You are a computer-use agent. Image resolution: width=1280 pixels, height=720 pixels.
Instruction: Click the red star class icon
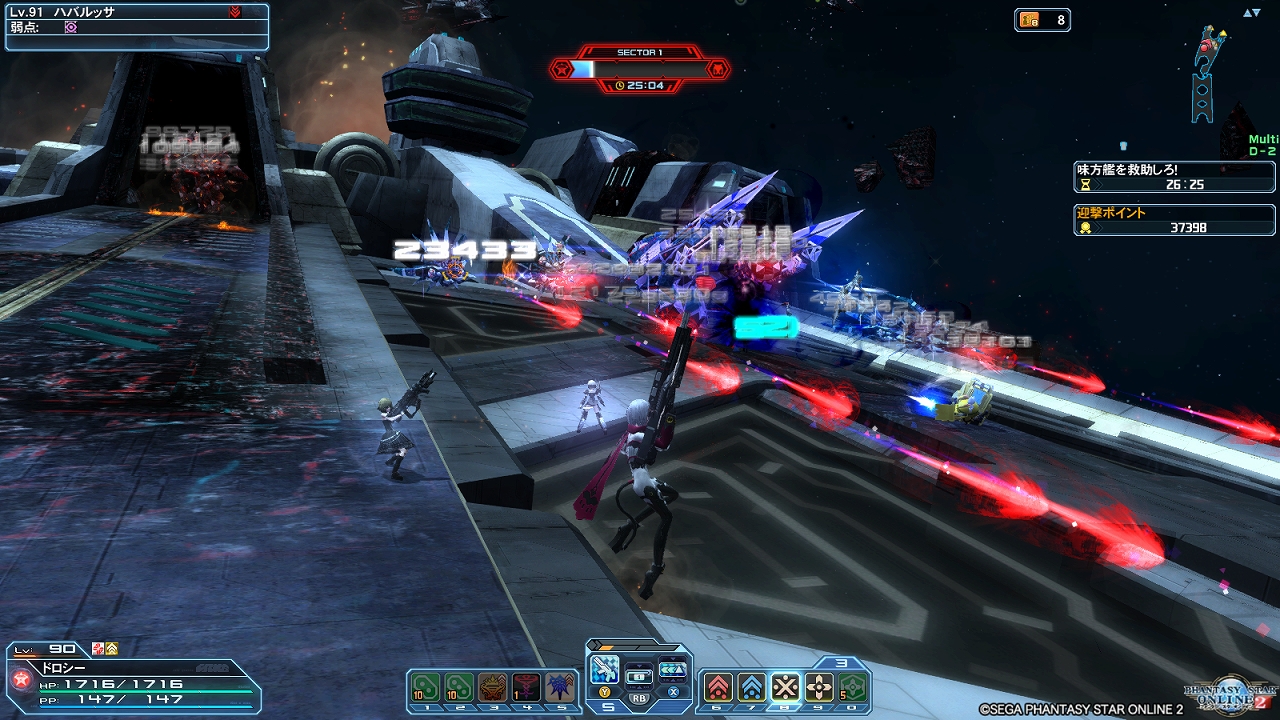(x=21, y=679)
